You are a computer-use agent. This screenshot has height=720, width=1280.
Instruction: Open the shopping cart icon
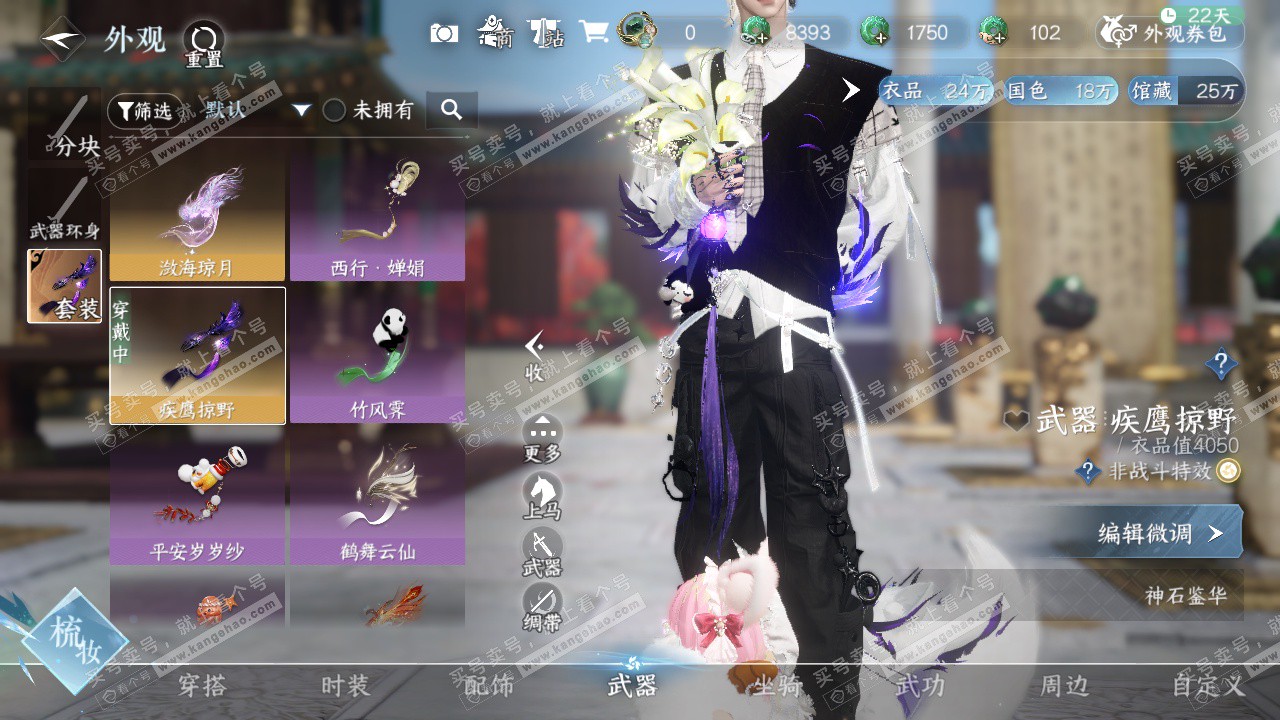coord(594,32)
